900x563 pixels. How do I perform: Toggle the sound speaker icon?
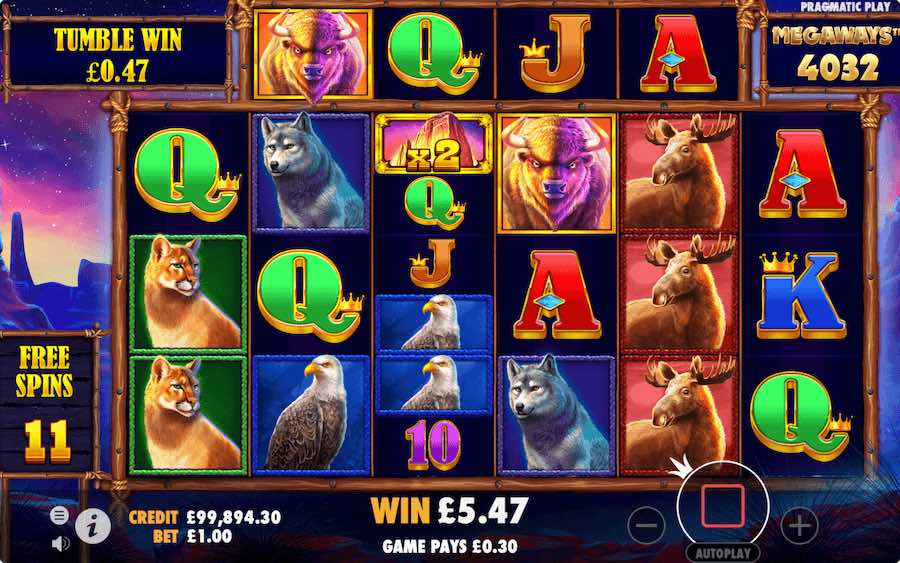(60, 543)
